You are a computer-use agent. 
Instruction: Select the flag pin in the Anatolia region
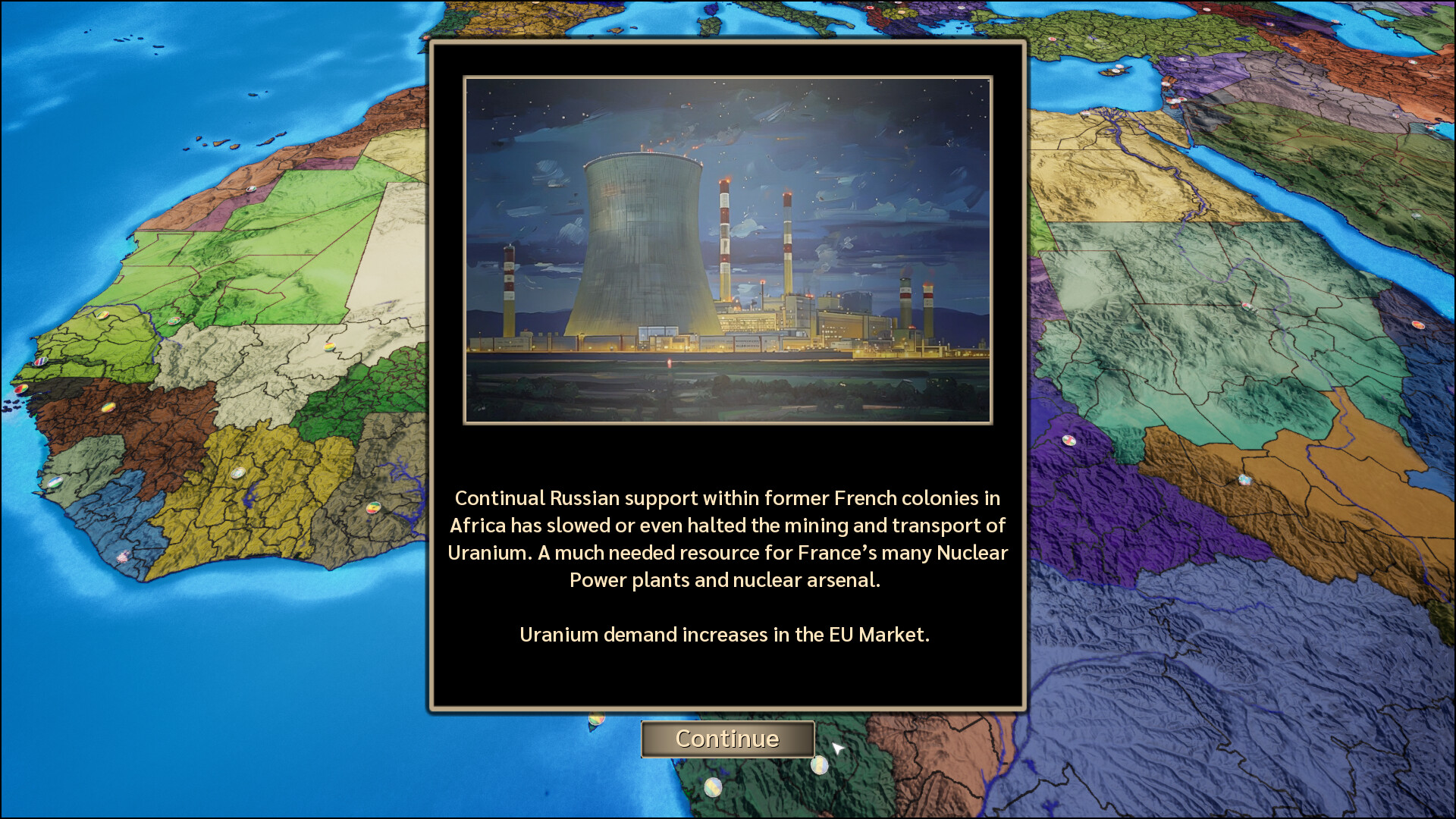[1052, 39]
